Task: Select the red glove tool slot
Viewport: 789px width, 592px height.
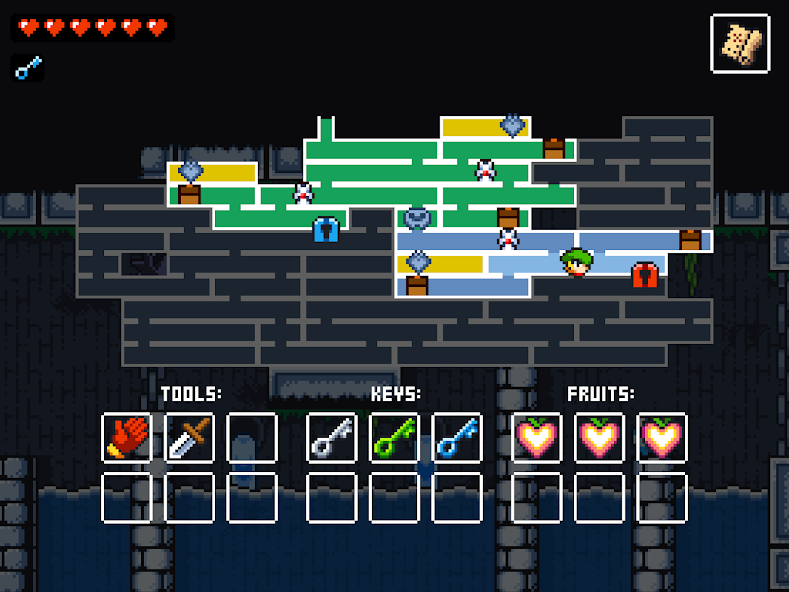Action: click(127, 438)
